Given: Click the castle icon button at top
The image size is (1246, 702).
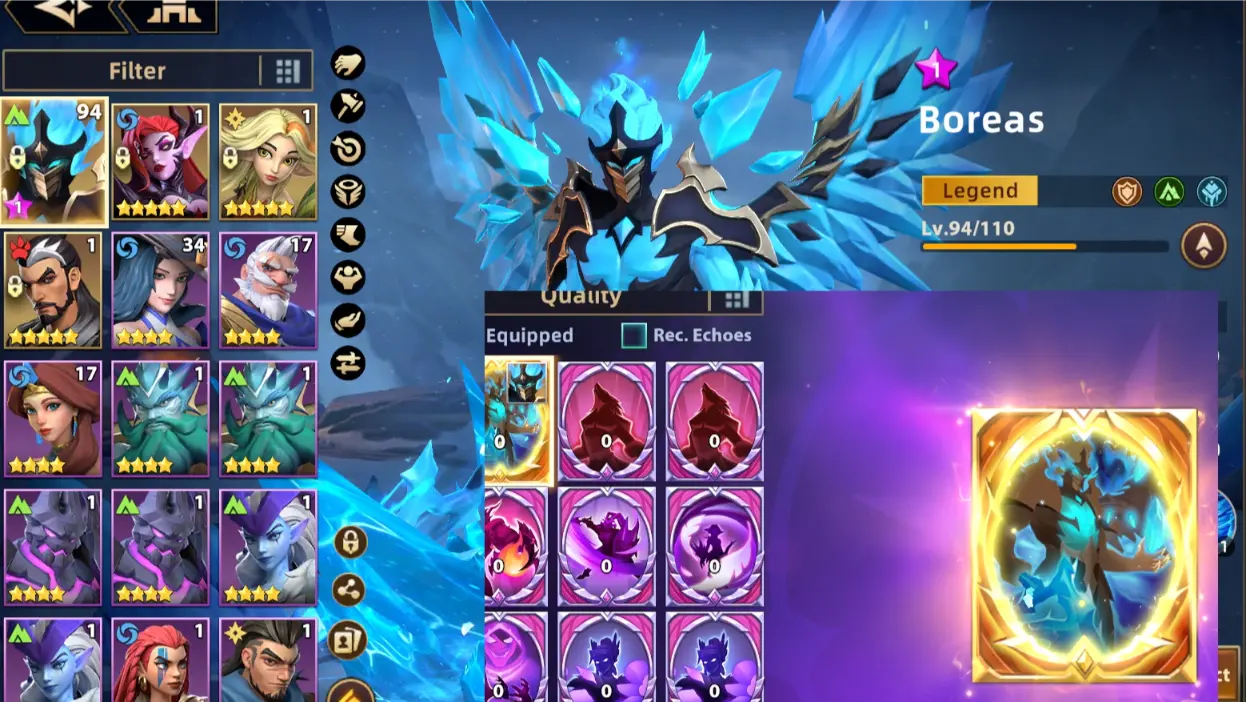Looking at the screenshot, I should pos(170,14).
